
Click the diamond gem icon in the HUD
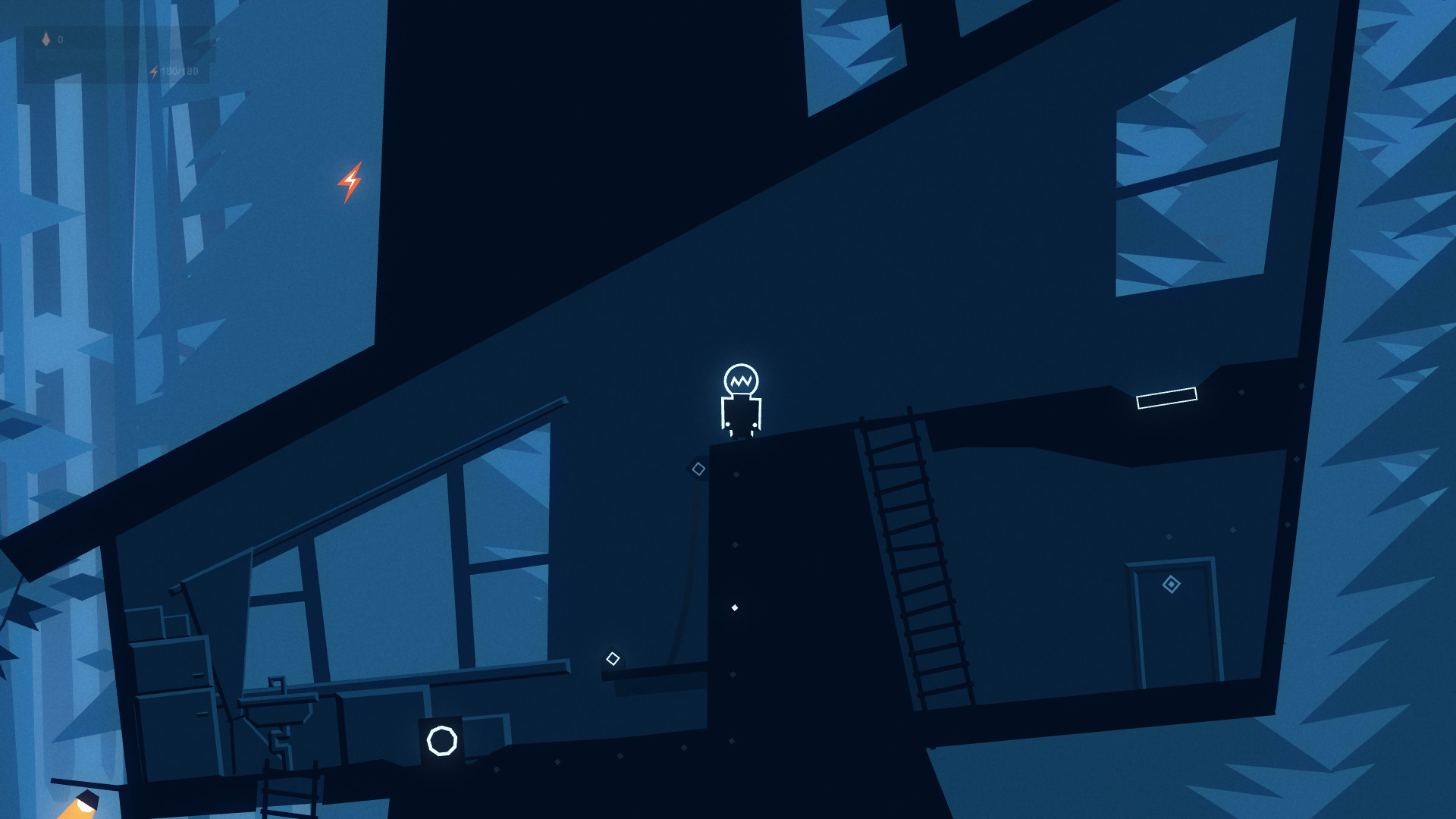45,39
